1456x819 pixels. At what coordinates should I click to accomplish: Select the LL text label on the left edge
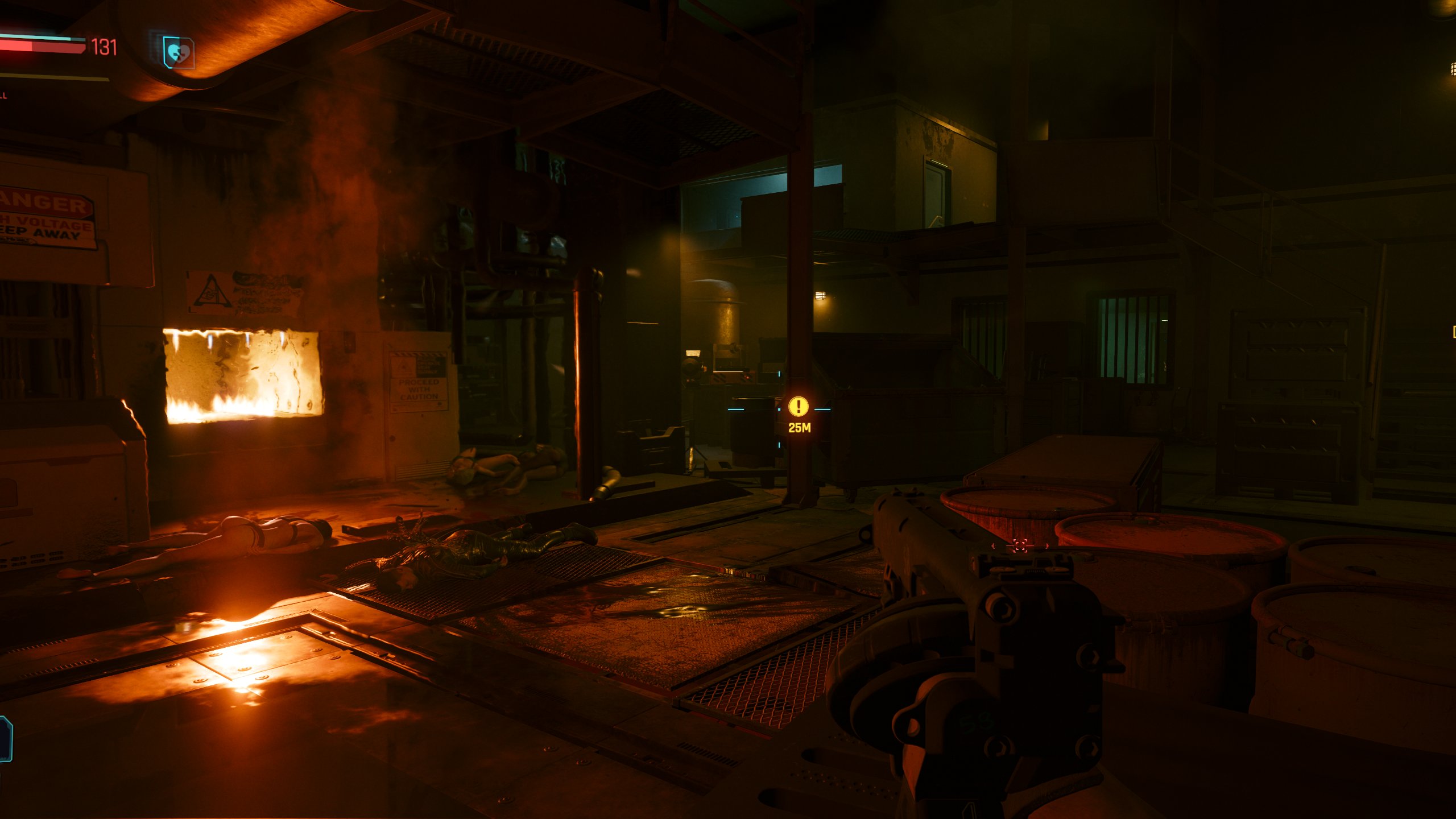(x=3, y=94)
